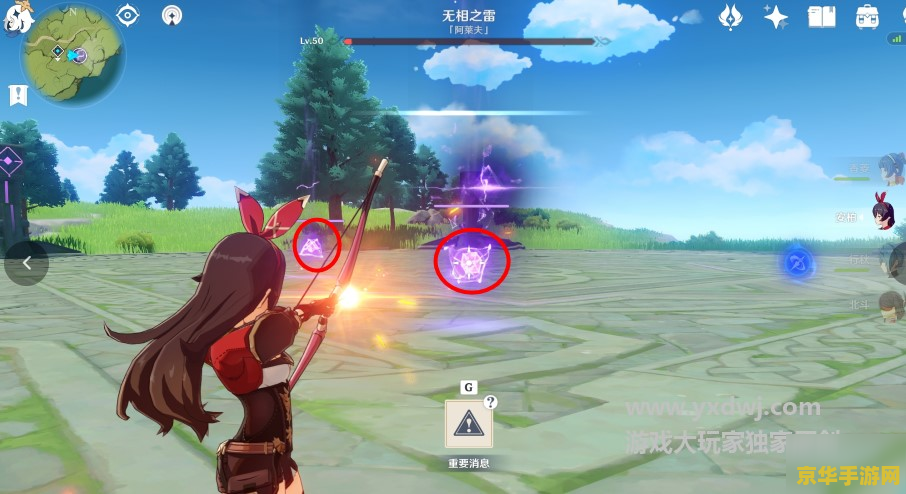Open the winged battle pass icon
This screenshot has height=494, width=906.
pos(731,15)
